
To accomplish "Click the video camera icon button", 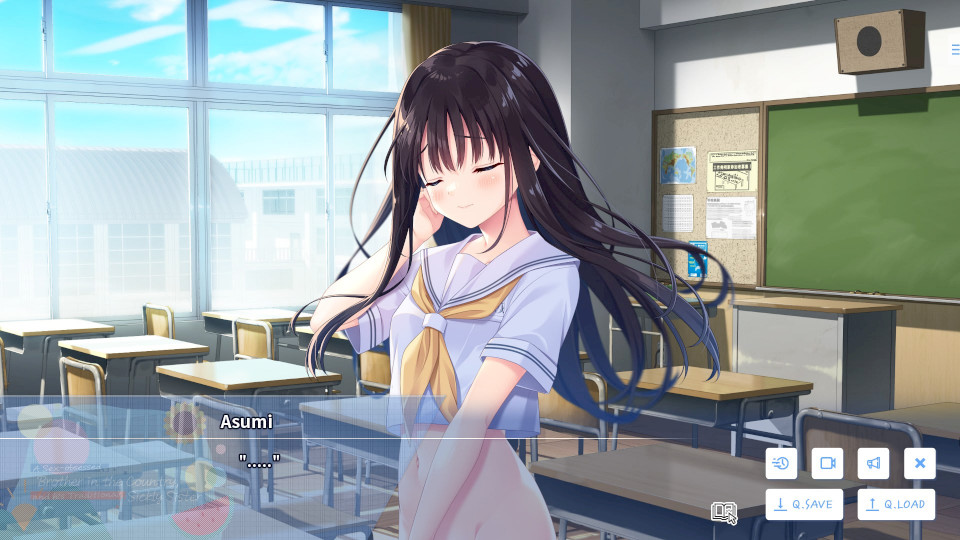I will click(x=827, y=463).
